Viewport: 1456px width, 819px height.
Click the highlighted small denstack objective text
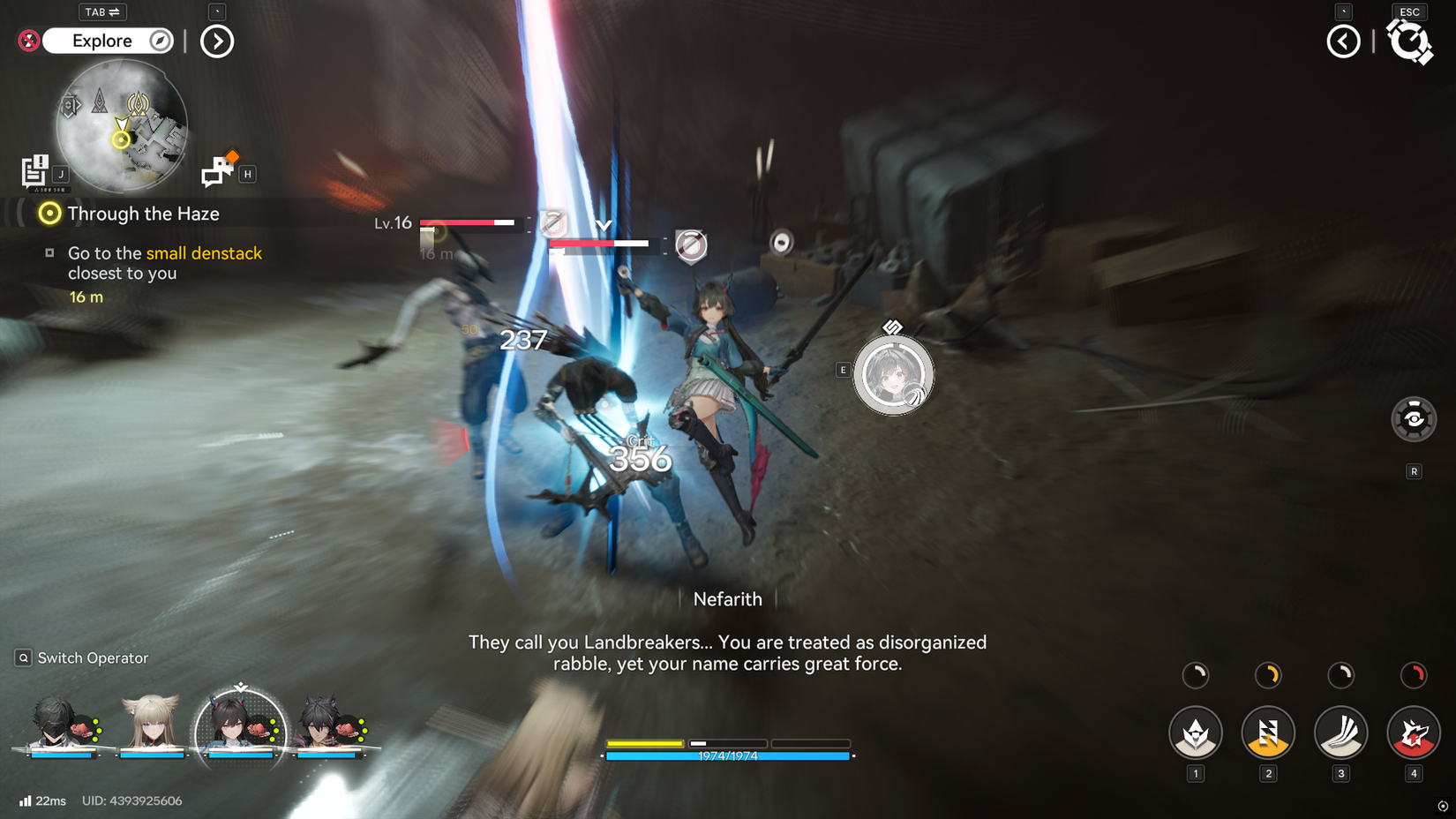[204, 253]
